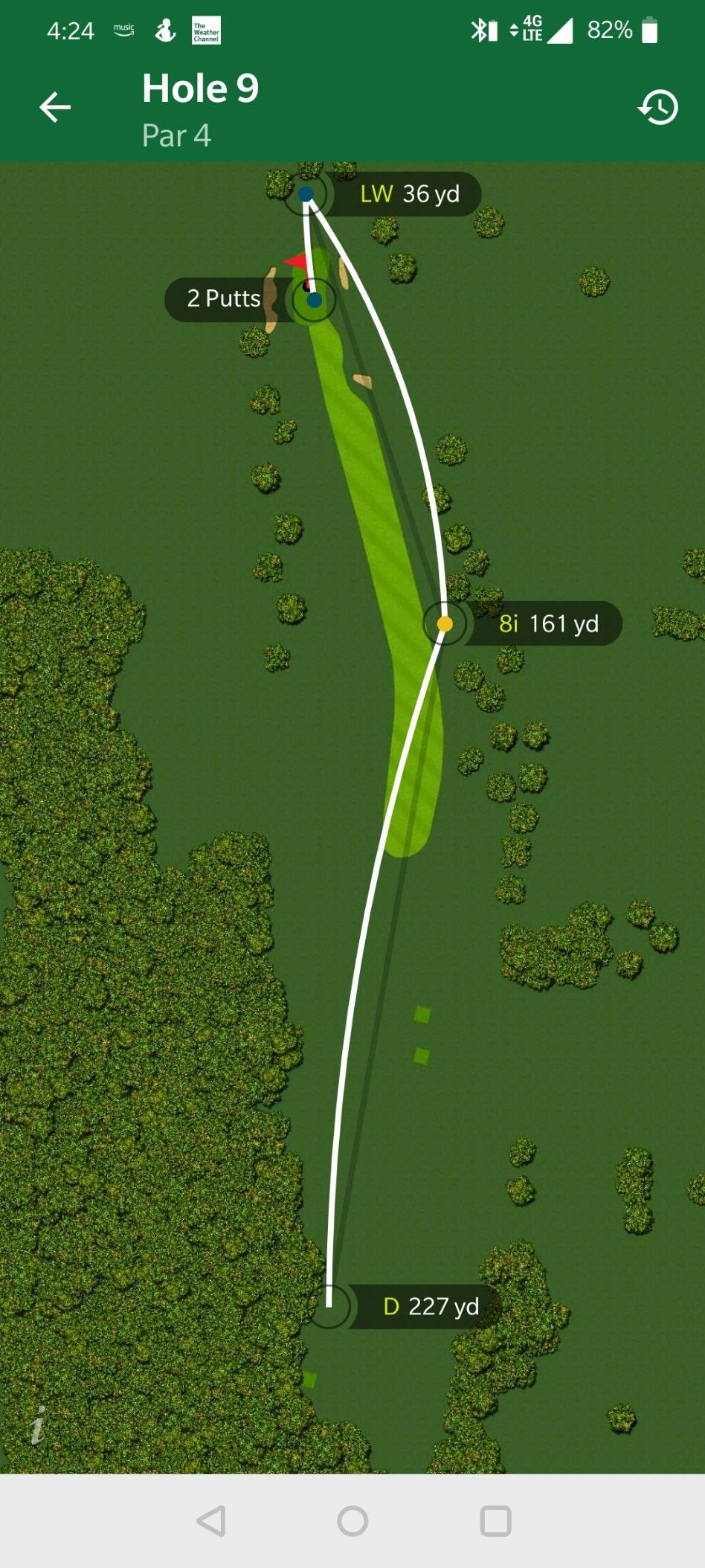This screenshot has width=705, height=1568.
Task: Go back using the arrow button
Action: 55,107
